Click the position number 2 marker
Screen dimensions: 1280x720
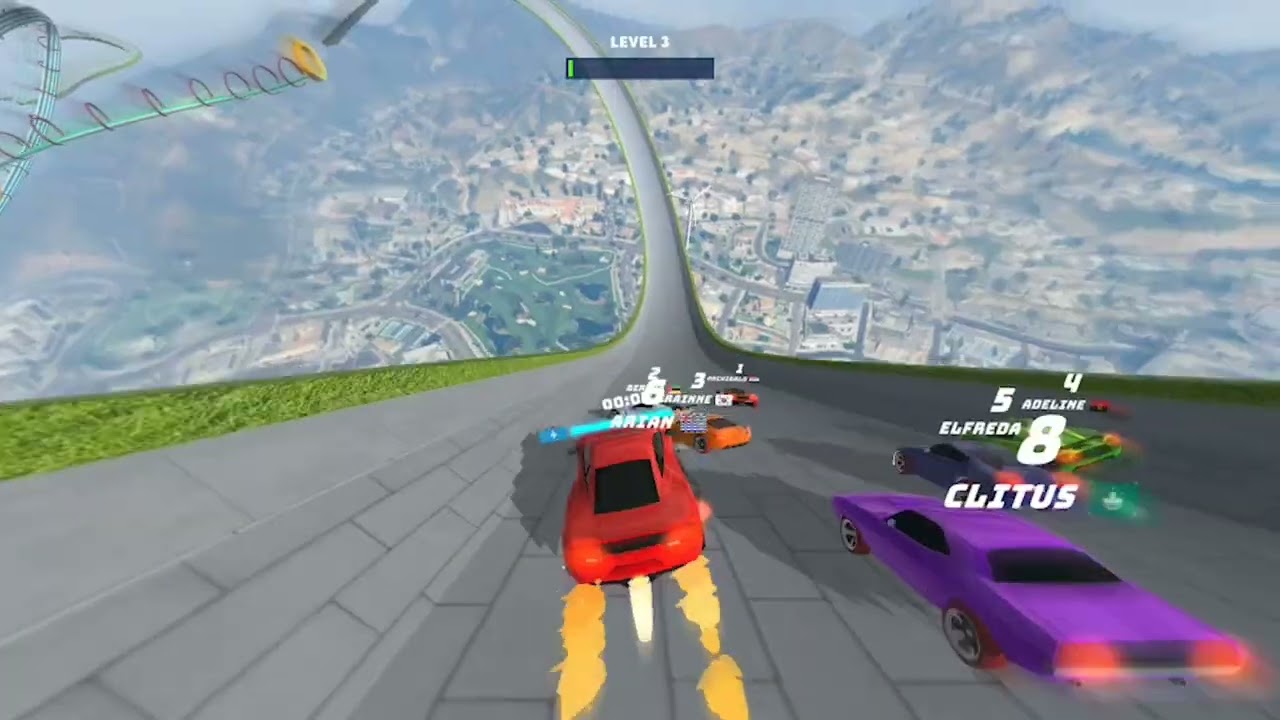pos(653,372)
